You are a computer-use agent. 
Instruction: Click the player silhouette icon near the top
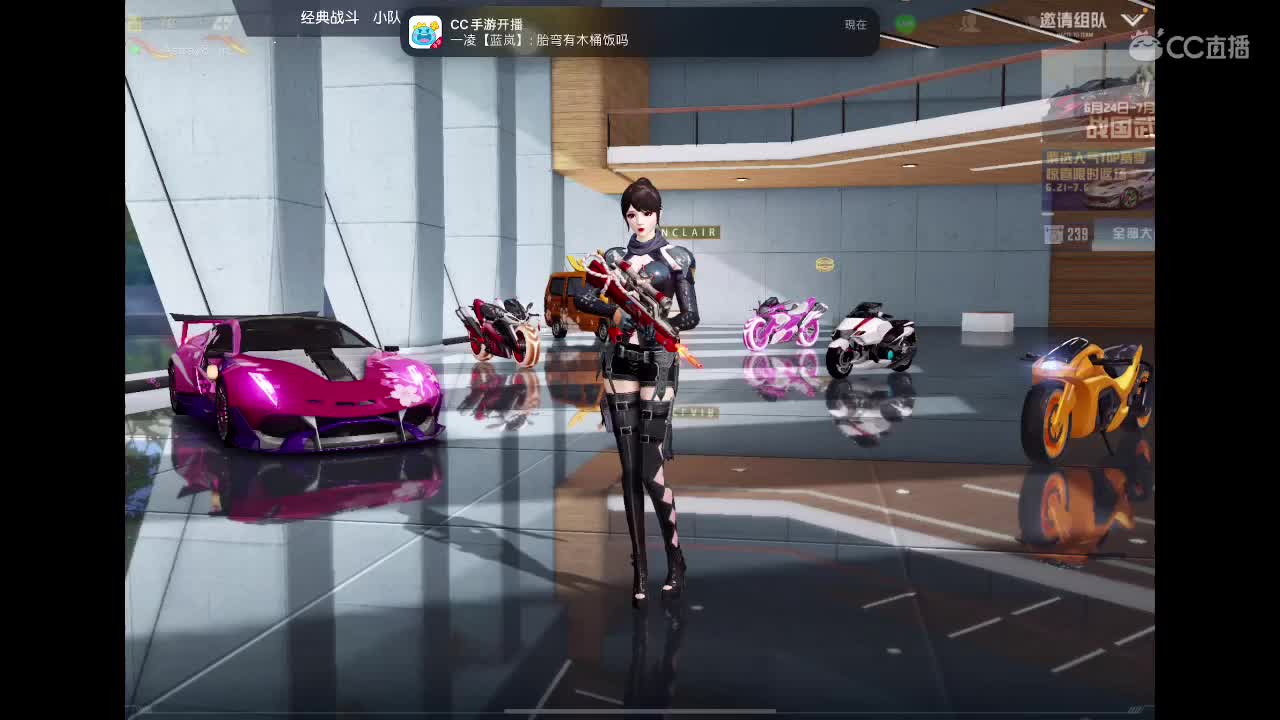click(x=970, y=22)
